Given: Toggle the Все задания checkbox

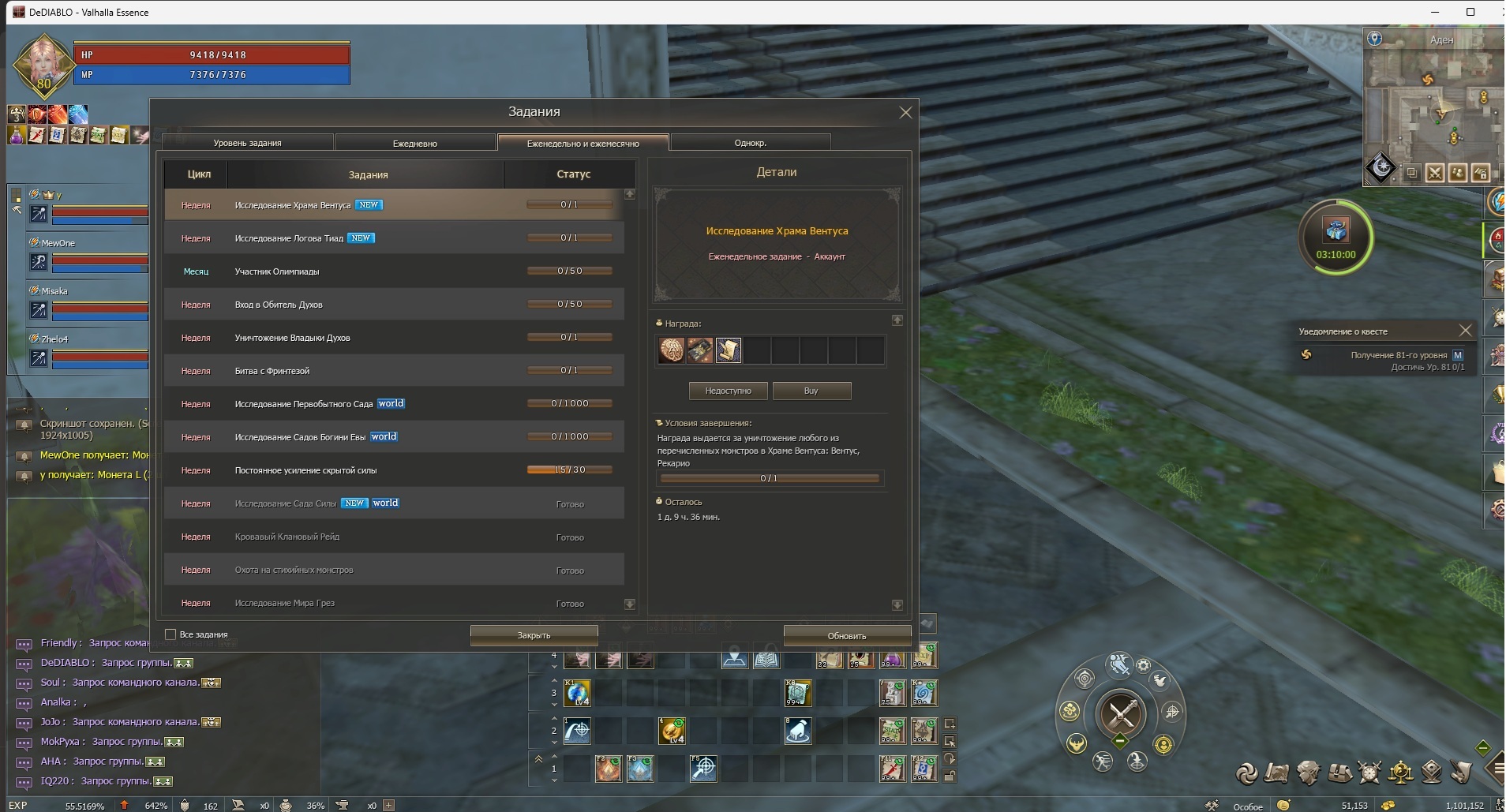Looking at the screenshot, I should coord(170,634).
